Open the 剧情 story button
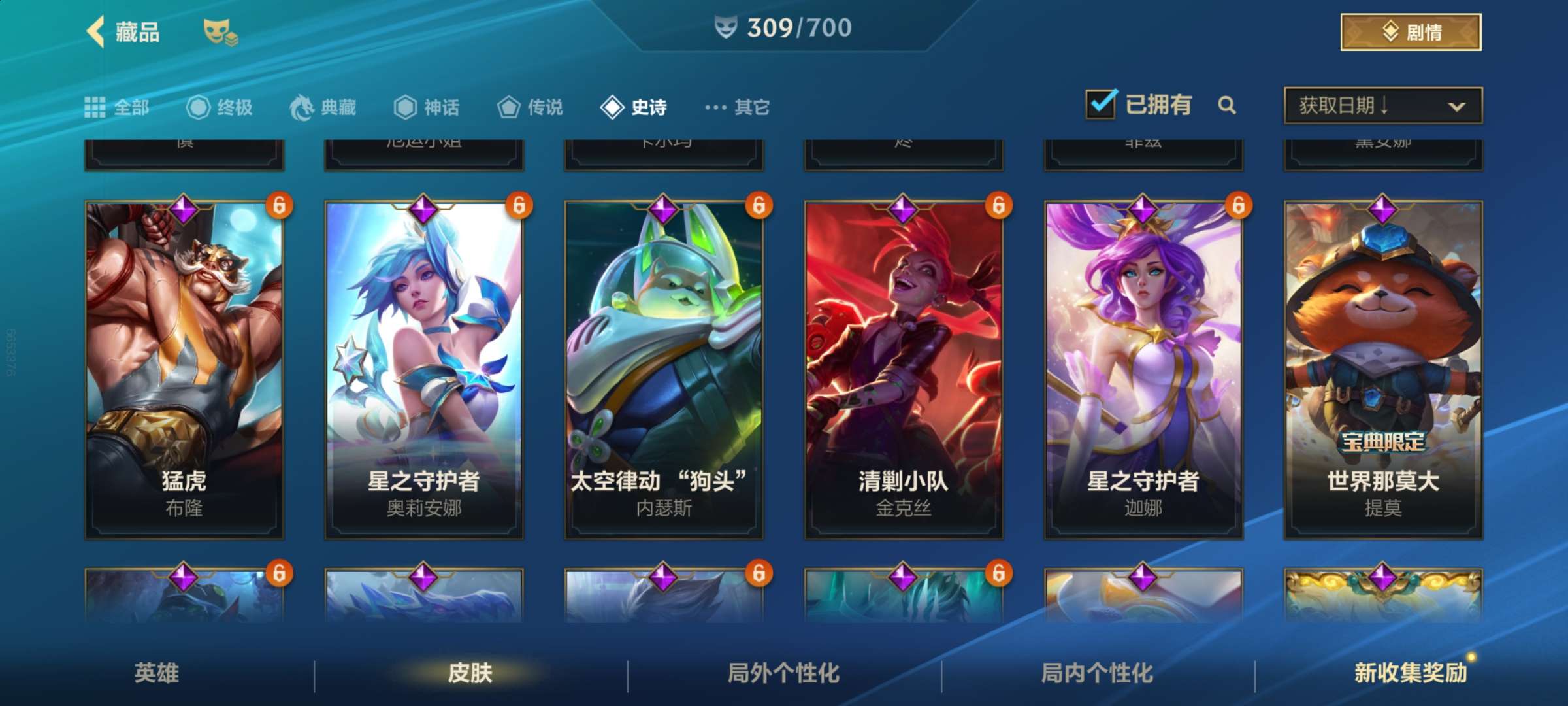Screen dimensions: 1568x706 click(1411, 32)
